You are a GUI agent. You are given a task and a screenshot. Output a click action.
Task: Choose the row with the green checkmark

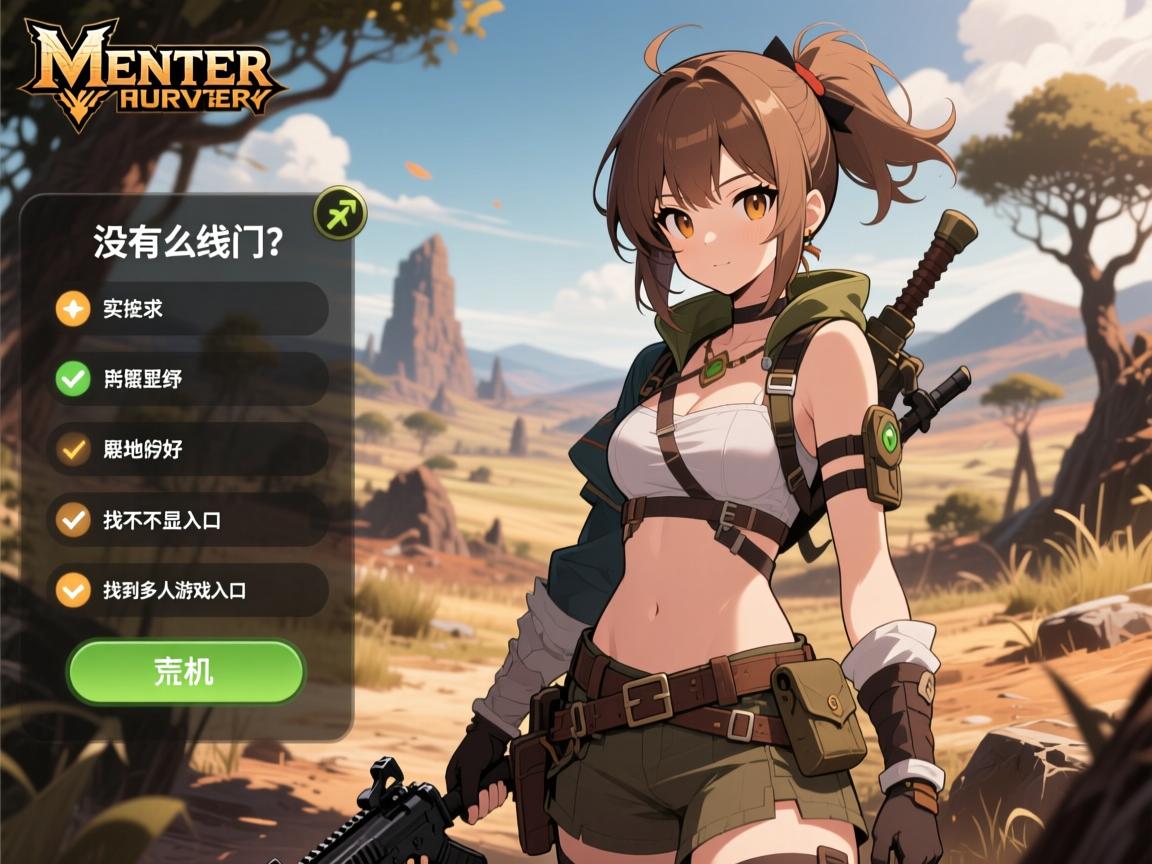pos(188,379)
